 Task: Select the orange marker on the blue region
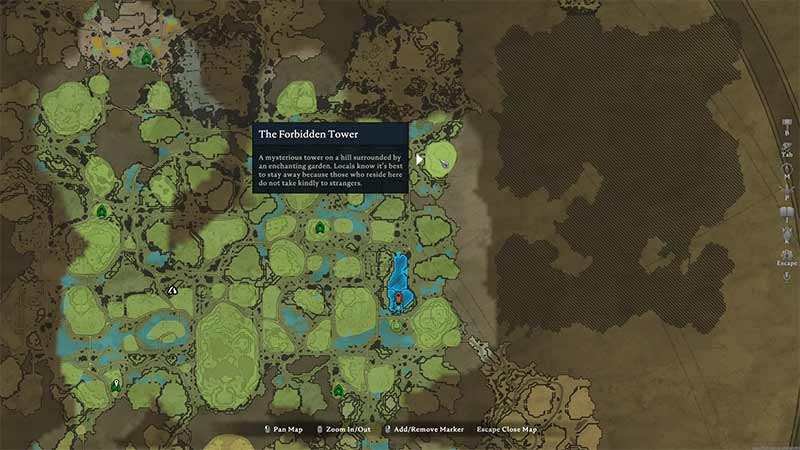click(398, 297)
